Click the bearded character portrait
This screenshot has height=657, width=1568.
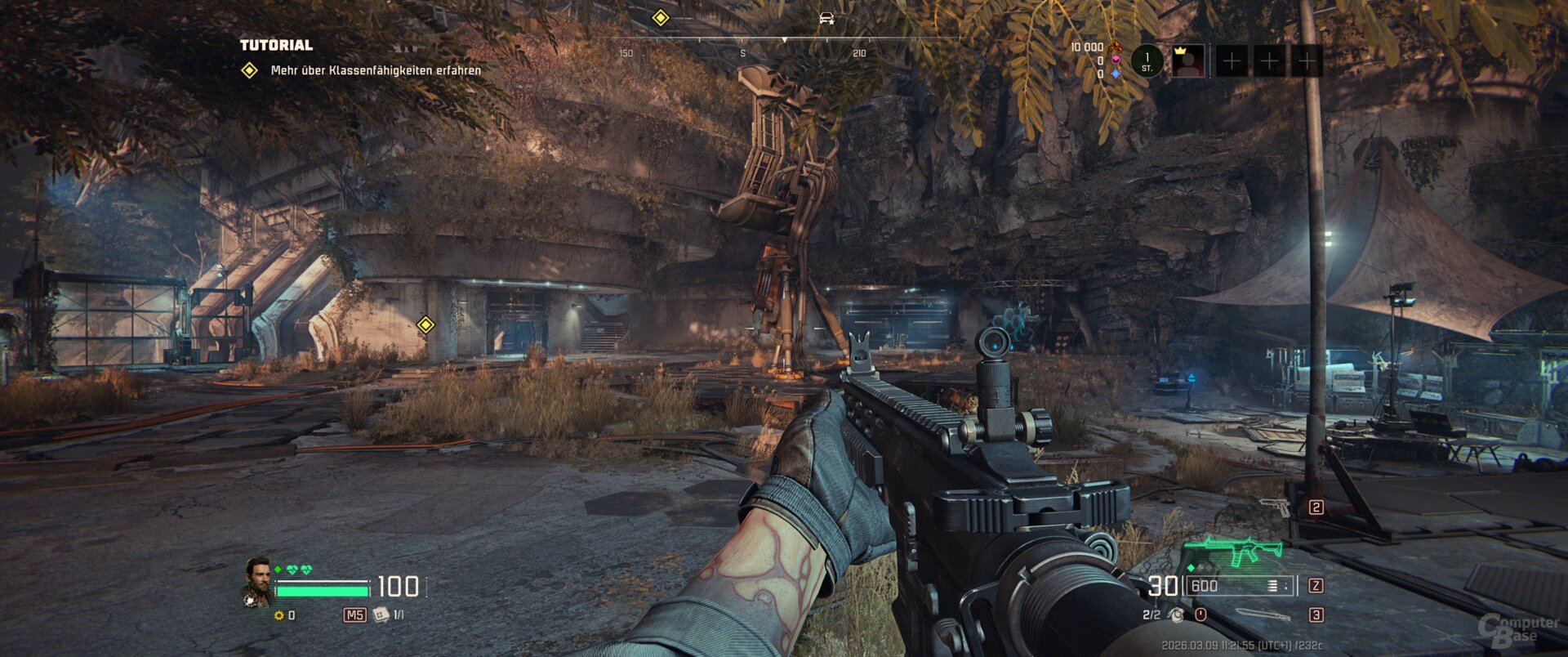pyautogui.click(x=259, y=579)
